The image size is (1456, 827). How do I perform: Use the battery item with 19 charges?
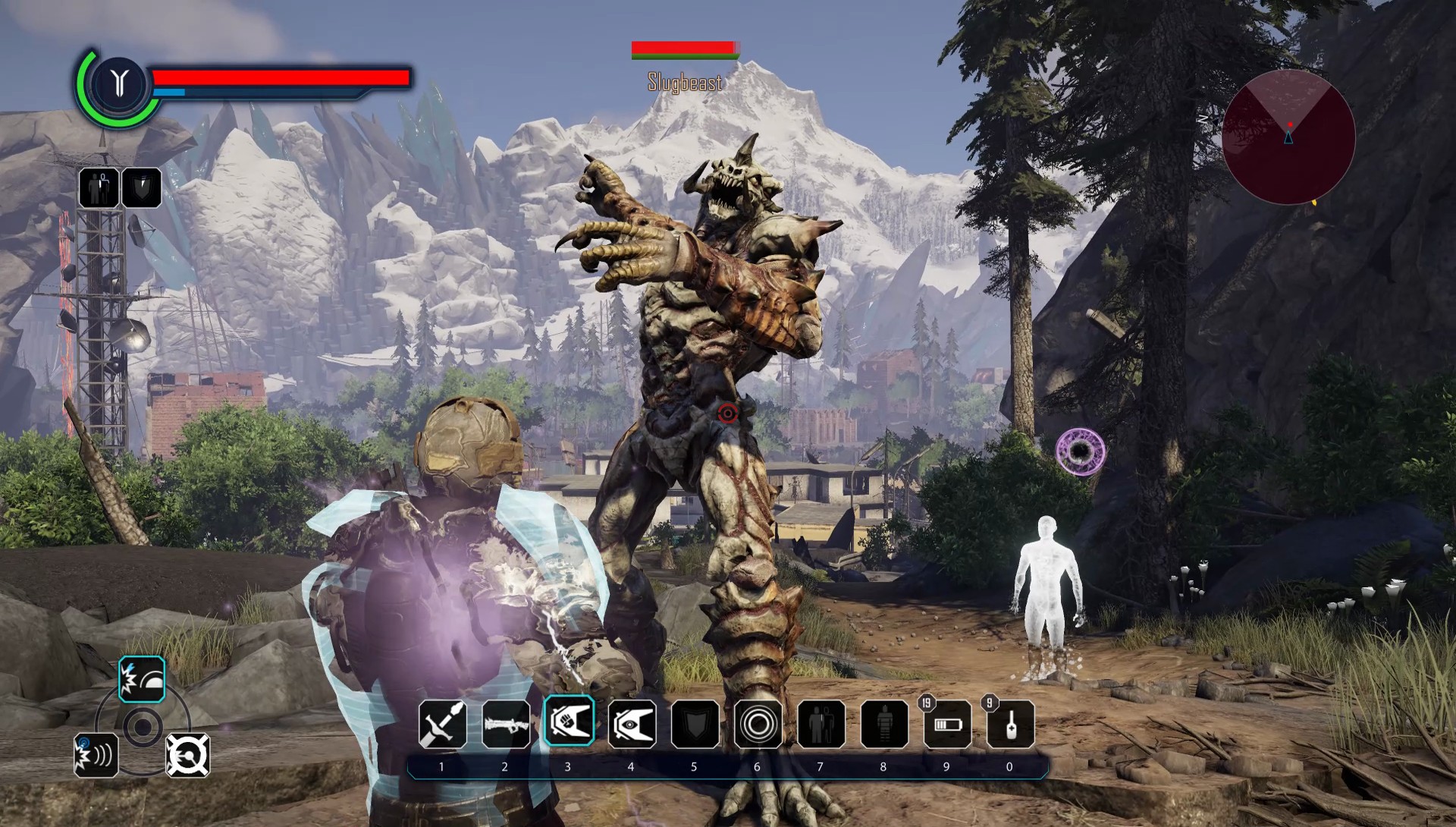pyautogui.click(x=947, y=724)
